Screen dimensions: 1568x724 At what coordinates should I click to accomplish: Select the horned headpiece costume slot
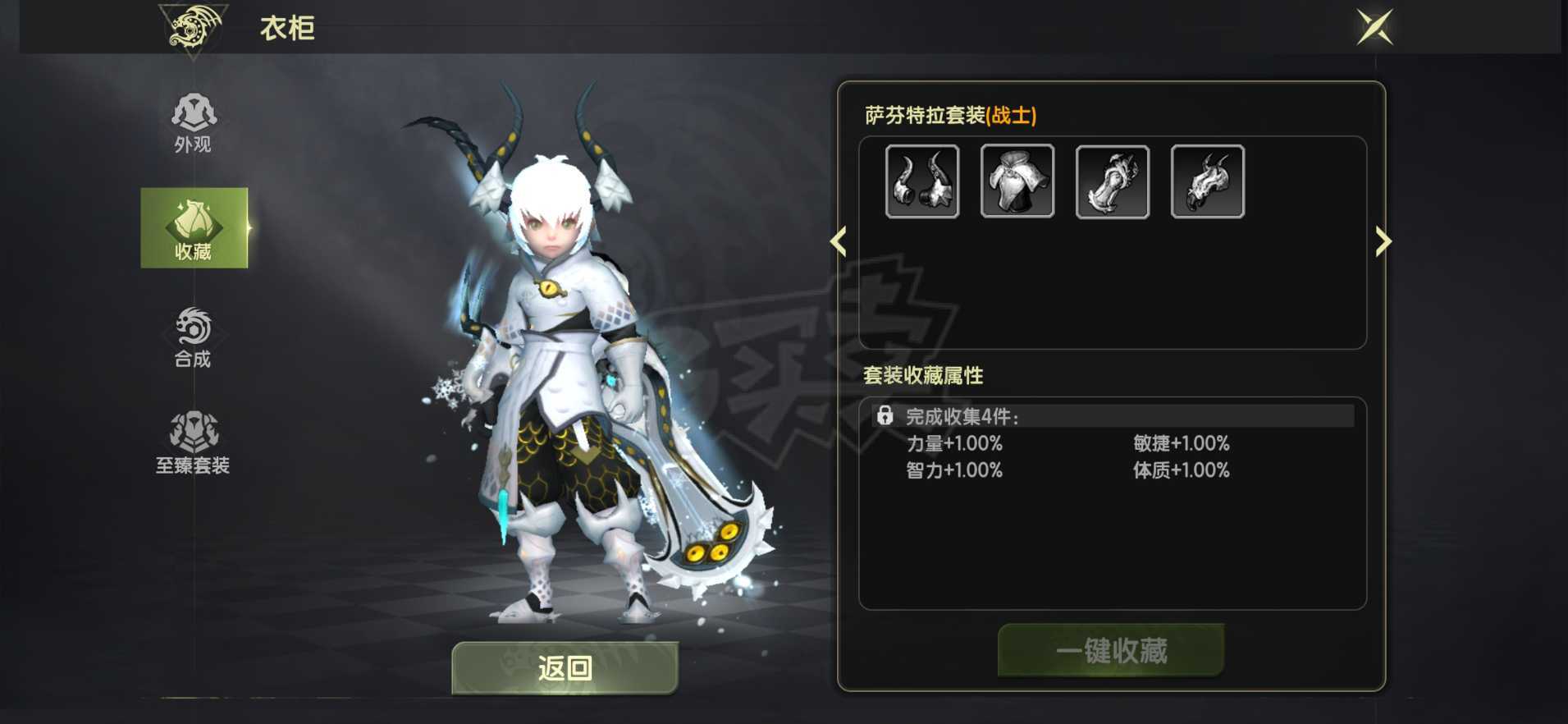(x=922, y=181)
